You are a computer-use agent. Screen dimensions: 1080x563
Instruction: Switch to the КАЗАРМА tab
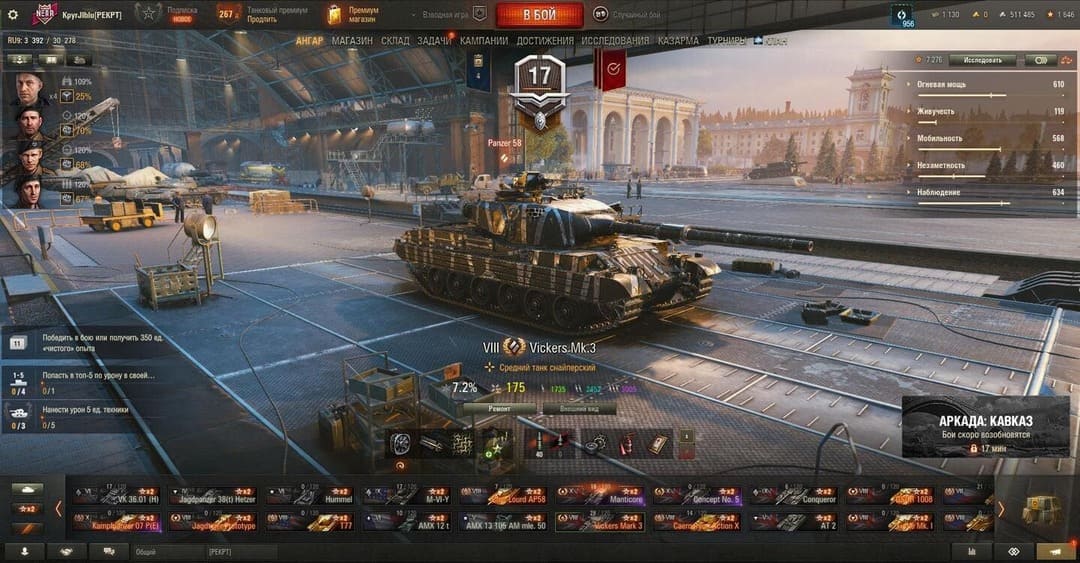coord(678,41)
